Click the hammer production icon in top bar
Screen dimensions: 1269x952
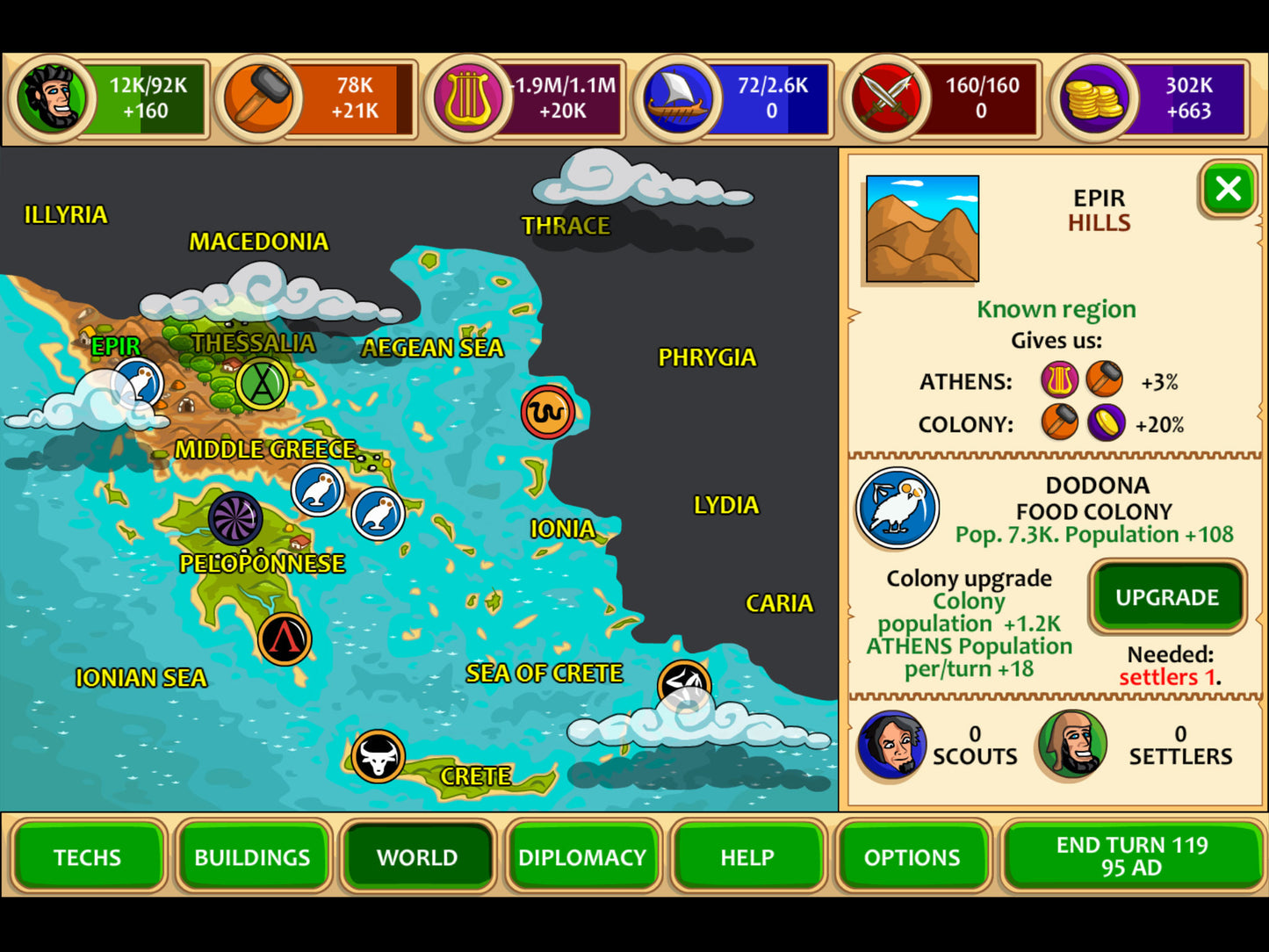click(x=260, y=98)
